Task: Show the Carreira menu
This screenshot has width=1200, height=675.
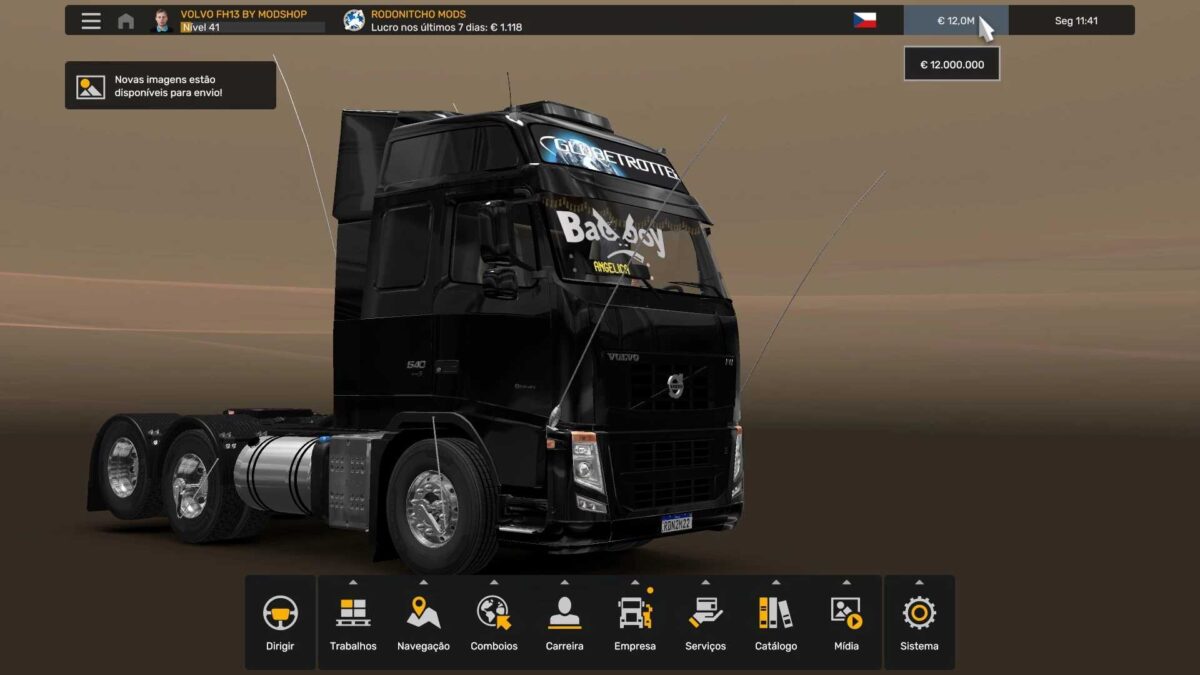Action: click(564, 622)
